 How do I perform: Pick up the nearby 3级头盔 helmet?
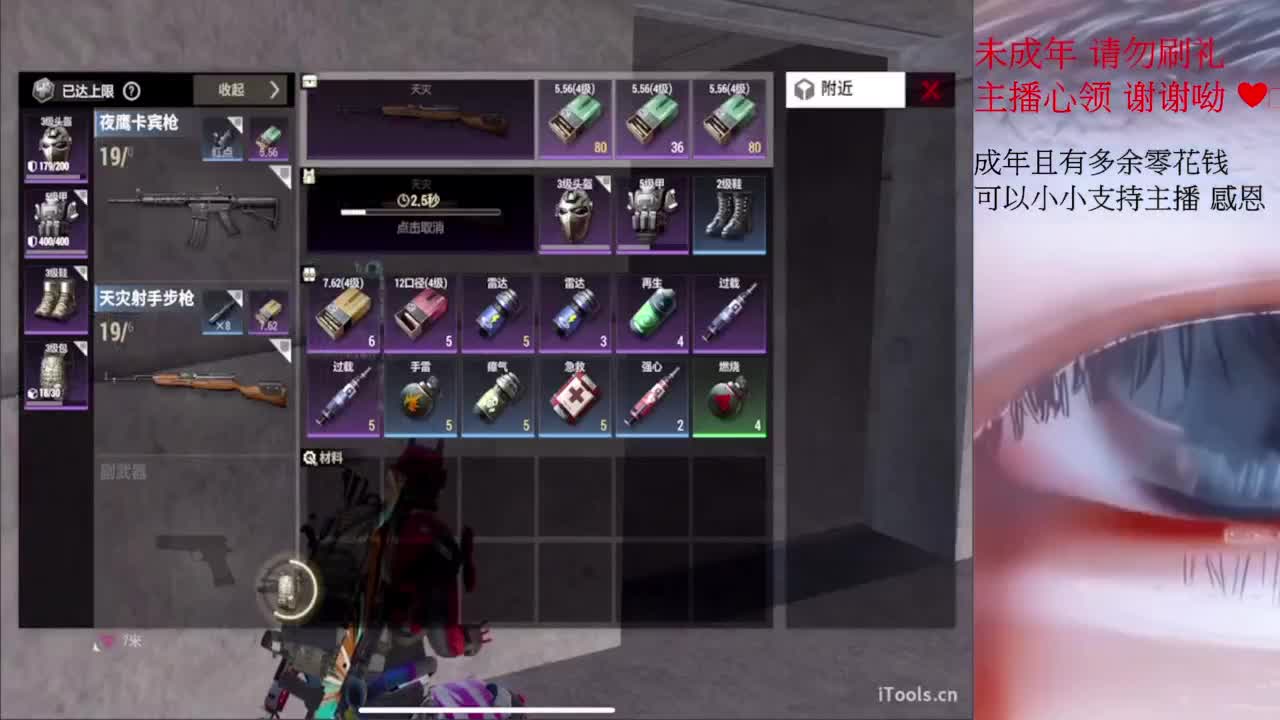pyautogui.click(x=574, y=213)
